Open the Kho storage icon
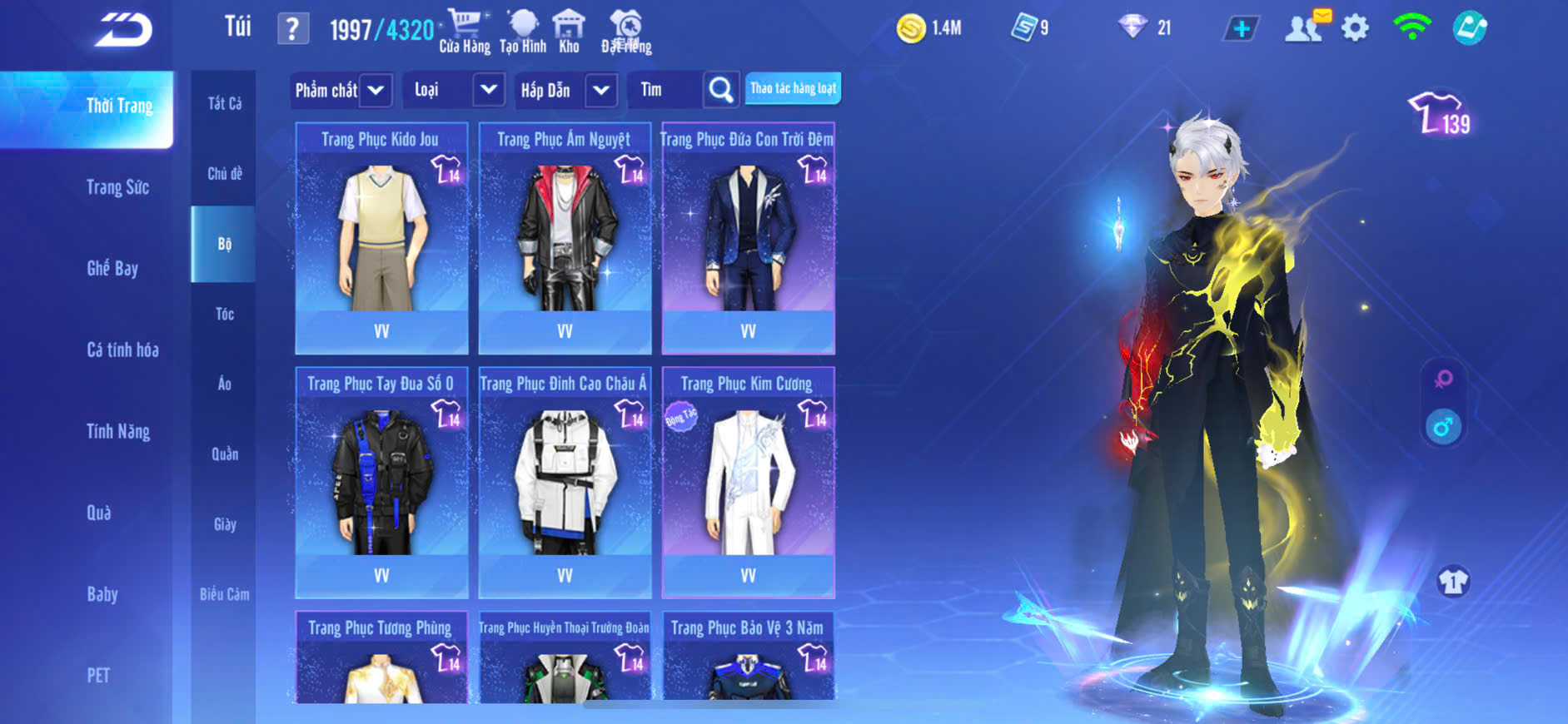Screen dimensions: 1568x724 pyautogui.click(x=569, y=32)
